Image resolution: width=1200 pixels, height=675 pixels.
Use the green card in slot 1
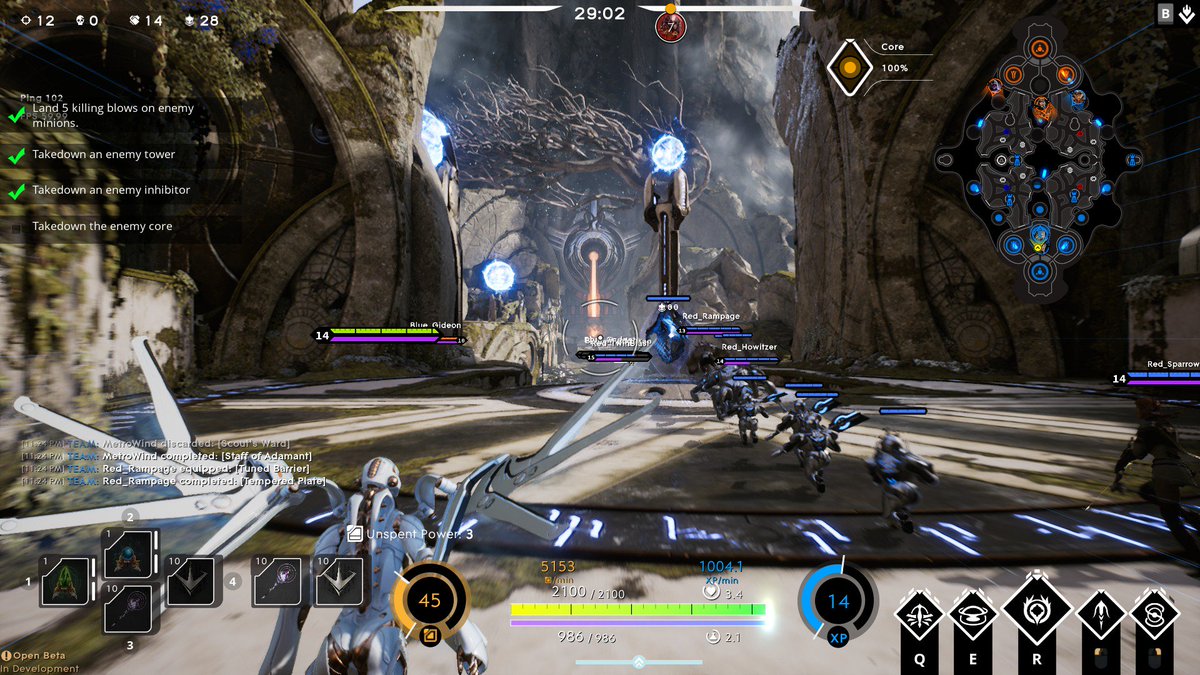click(x=67, y=582)
